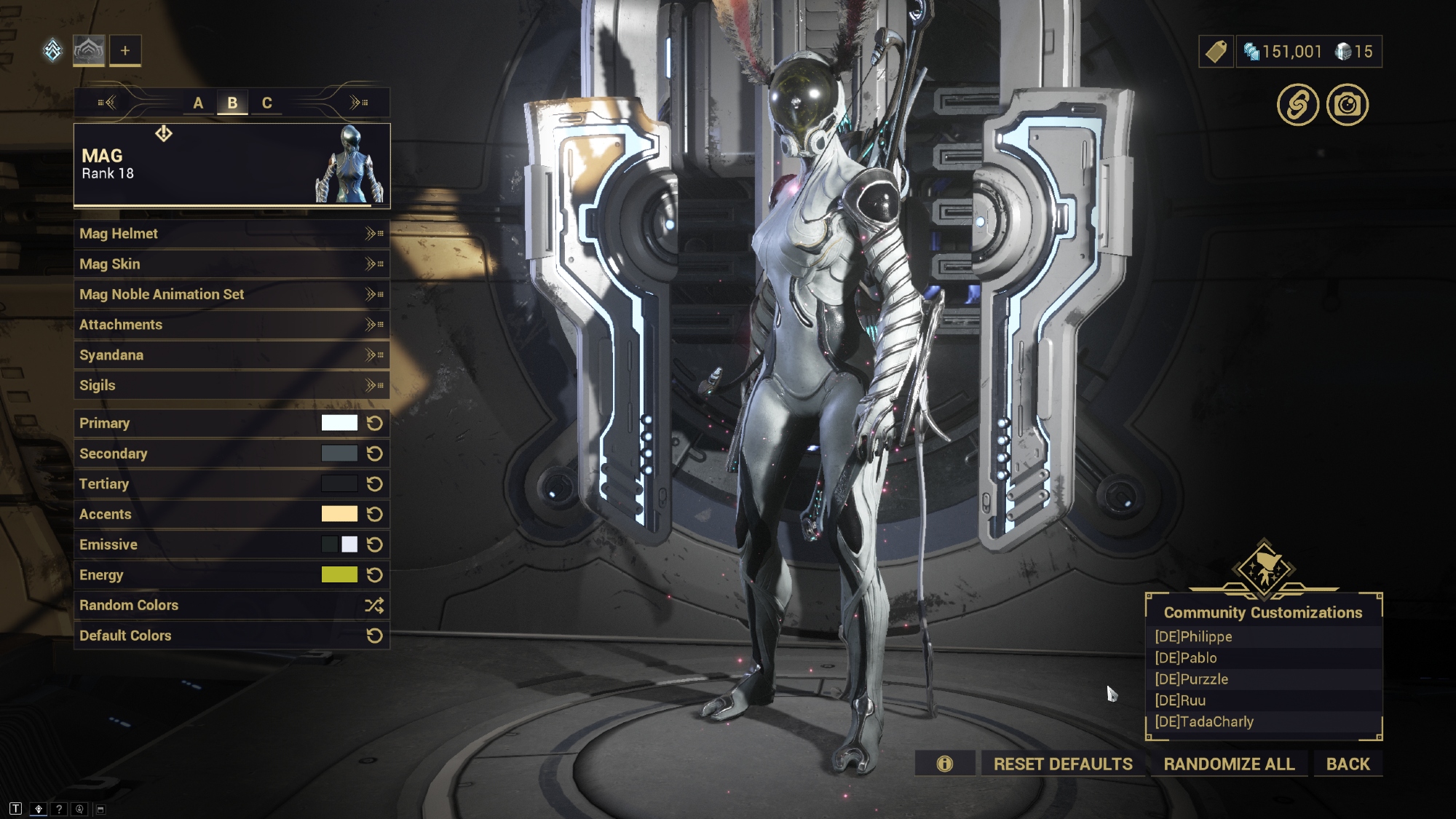Switch to appearance config A
Viewport: 1456px width, 819px height.
tap(198, 103)
